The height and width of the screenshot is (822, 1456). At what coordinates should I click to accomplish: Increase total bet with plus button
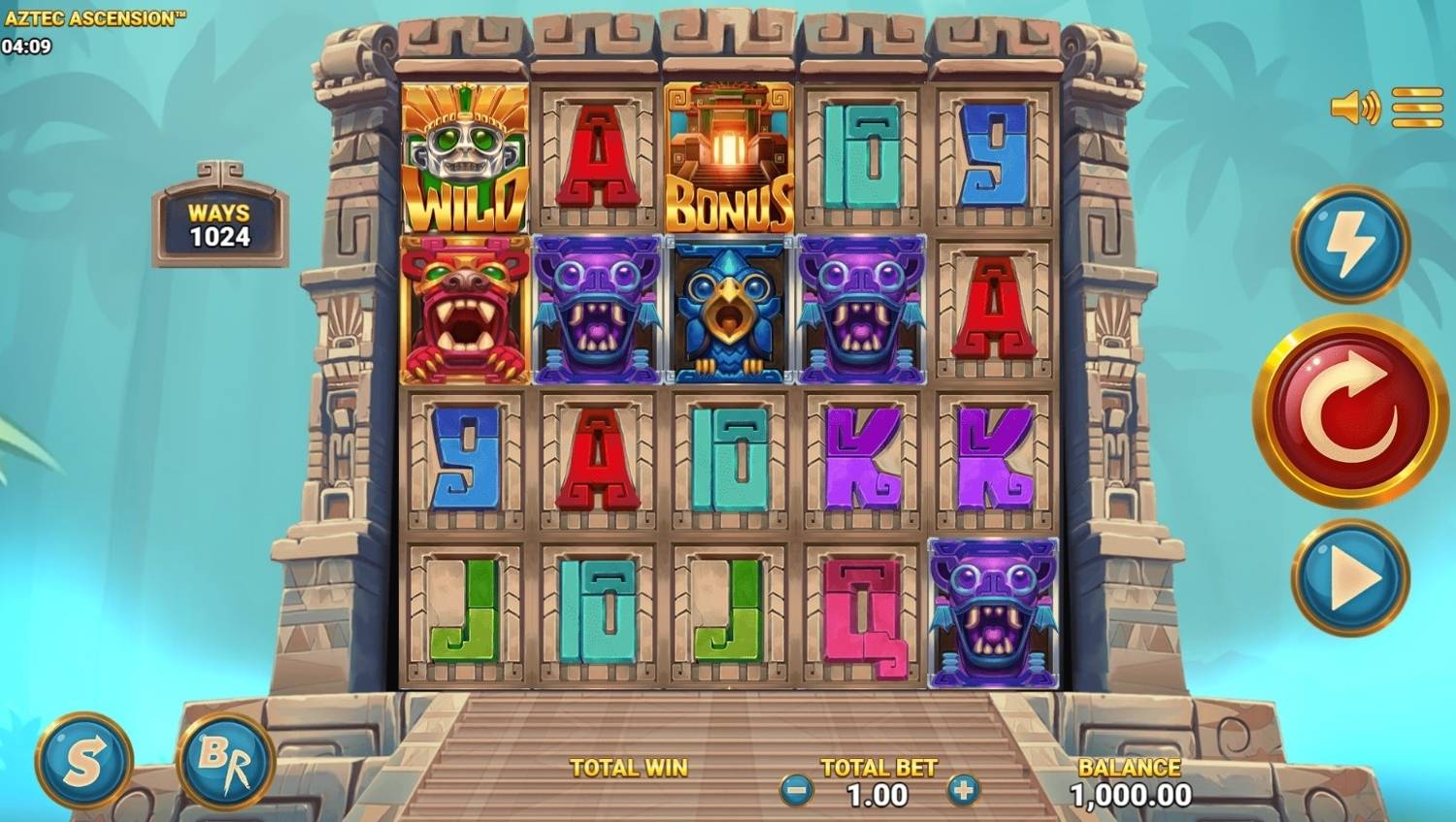[963, 791]
